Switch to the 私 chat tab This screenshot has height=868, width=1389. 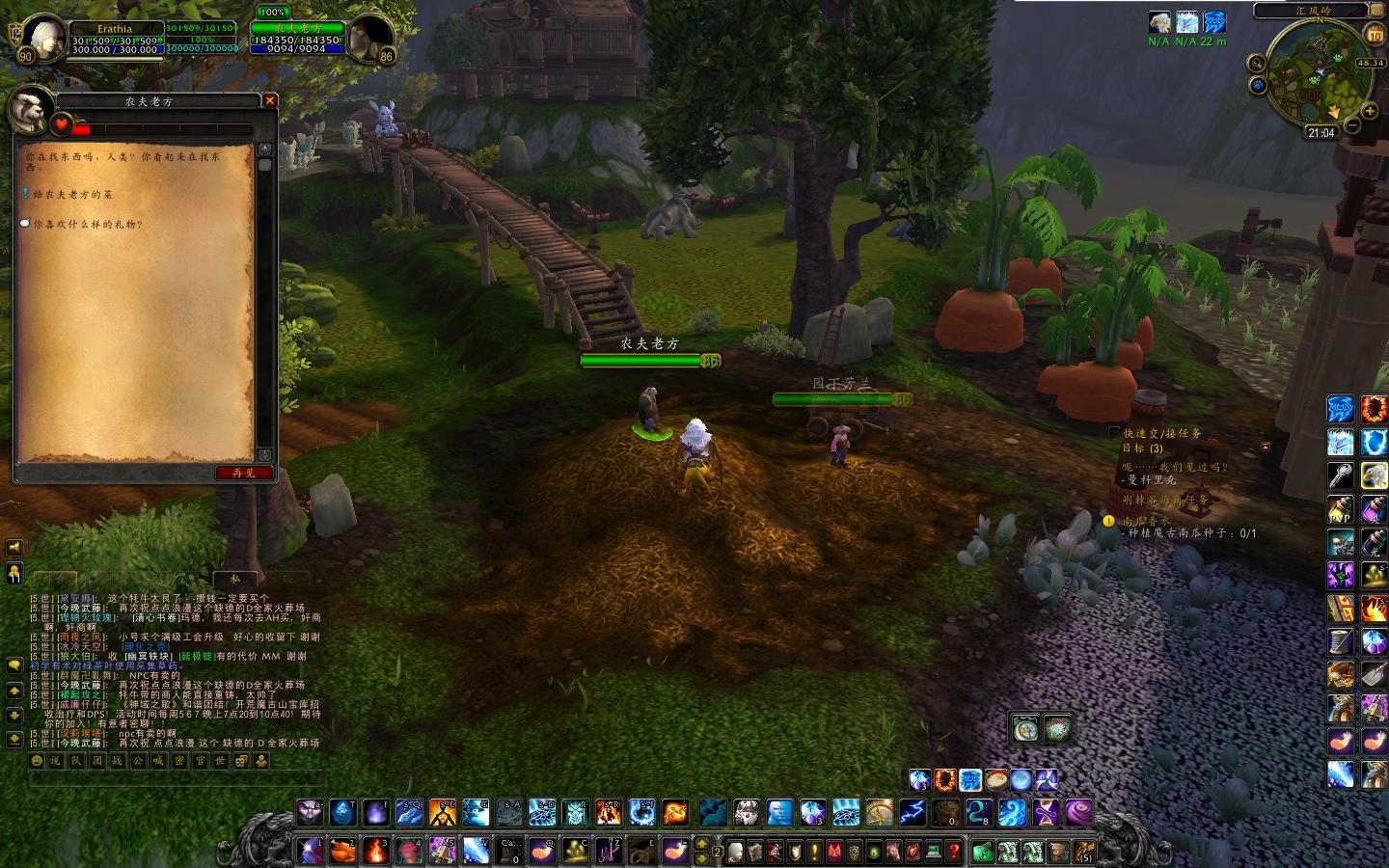tap(234, 579)
